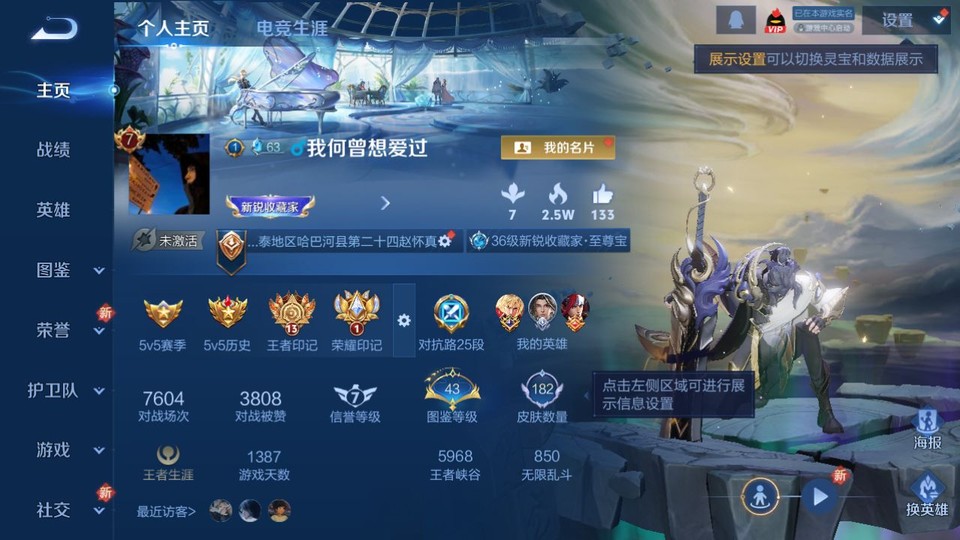Viewport: 960px width, 540px height.
Task: View the 新锐收藏家 collector badge
Action: click(270, 206)
